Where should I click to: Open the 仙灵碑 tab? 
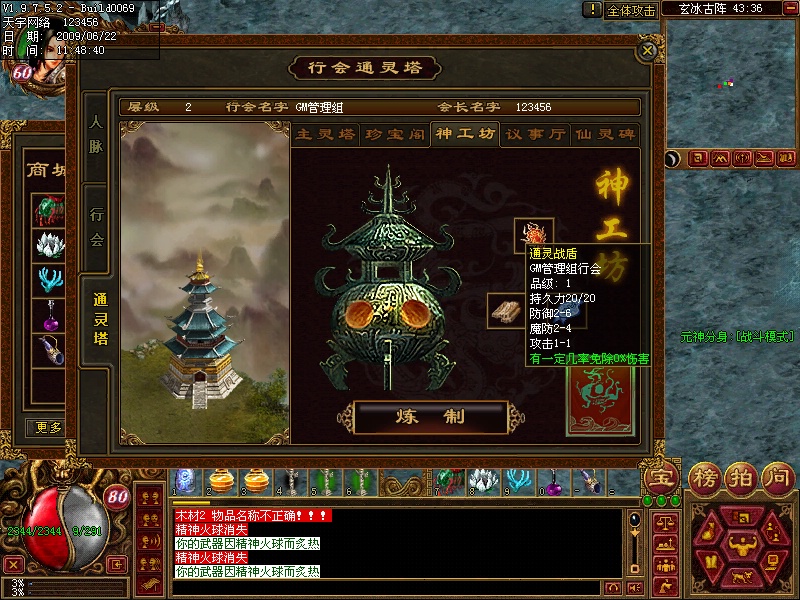[x=604, y=134]
